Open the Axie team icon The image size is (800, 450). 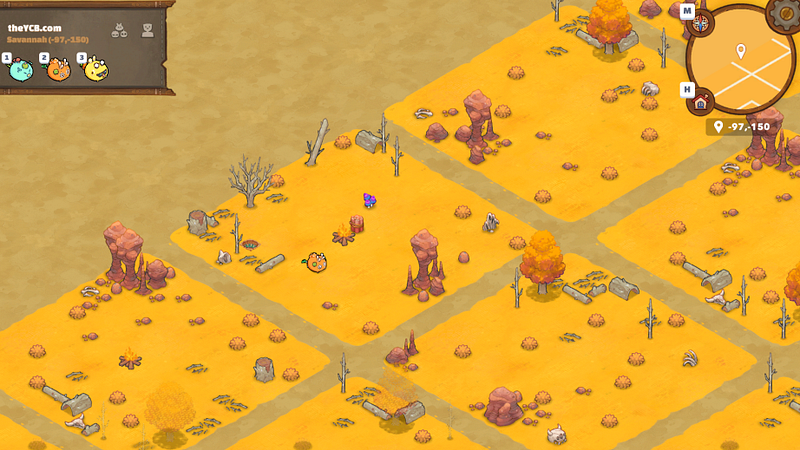[x=118, y=29]
